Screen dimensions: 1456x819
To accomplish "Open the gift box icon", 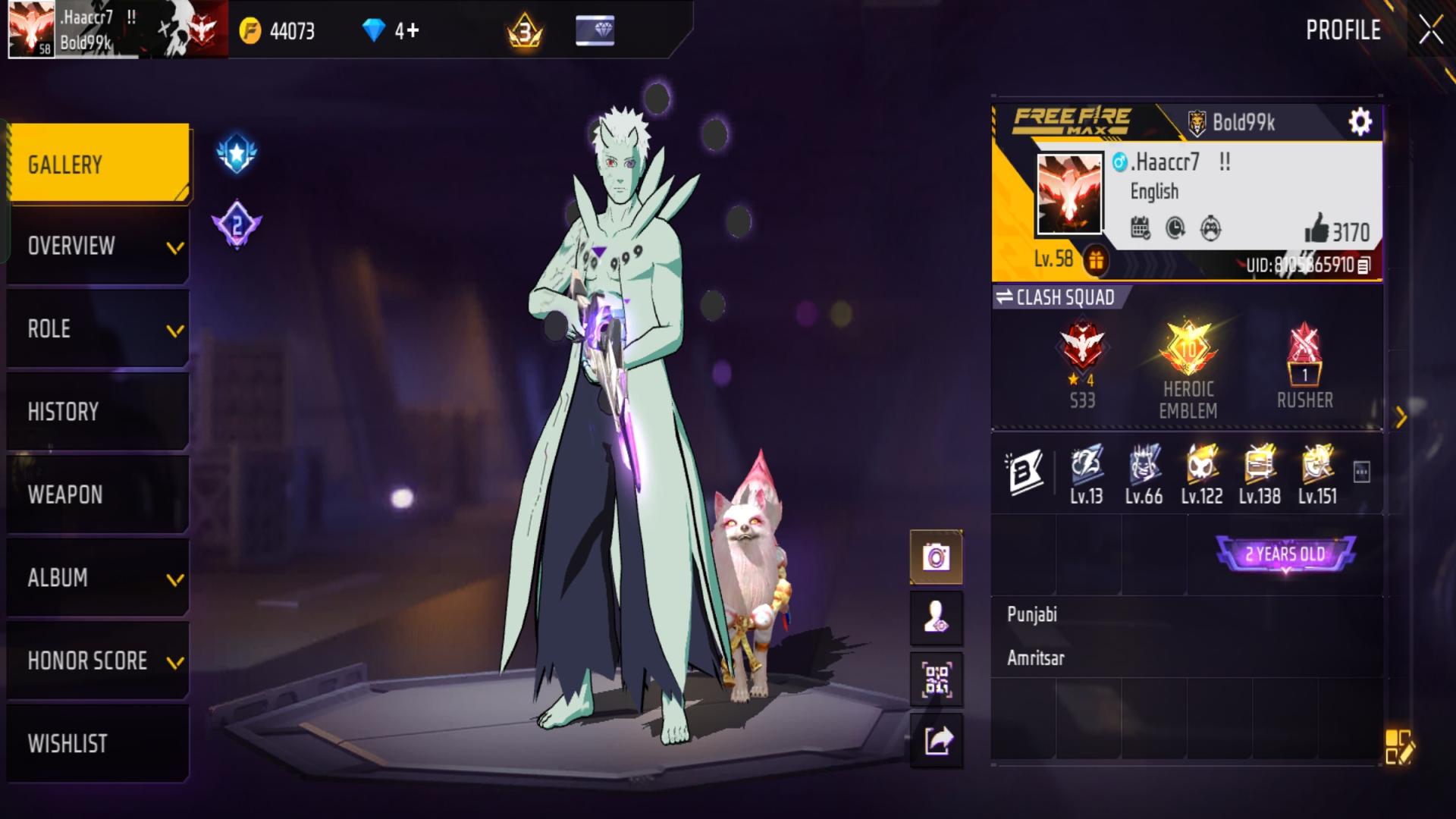I will pyautogui.click(x=1096, y=260).
